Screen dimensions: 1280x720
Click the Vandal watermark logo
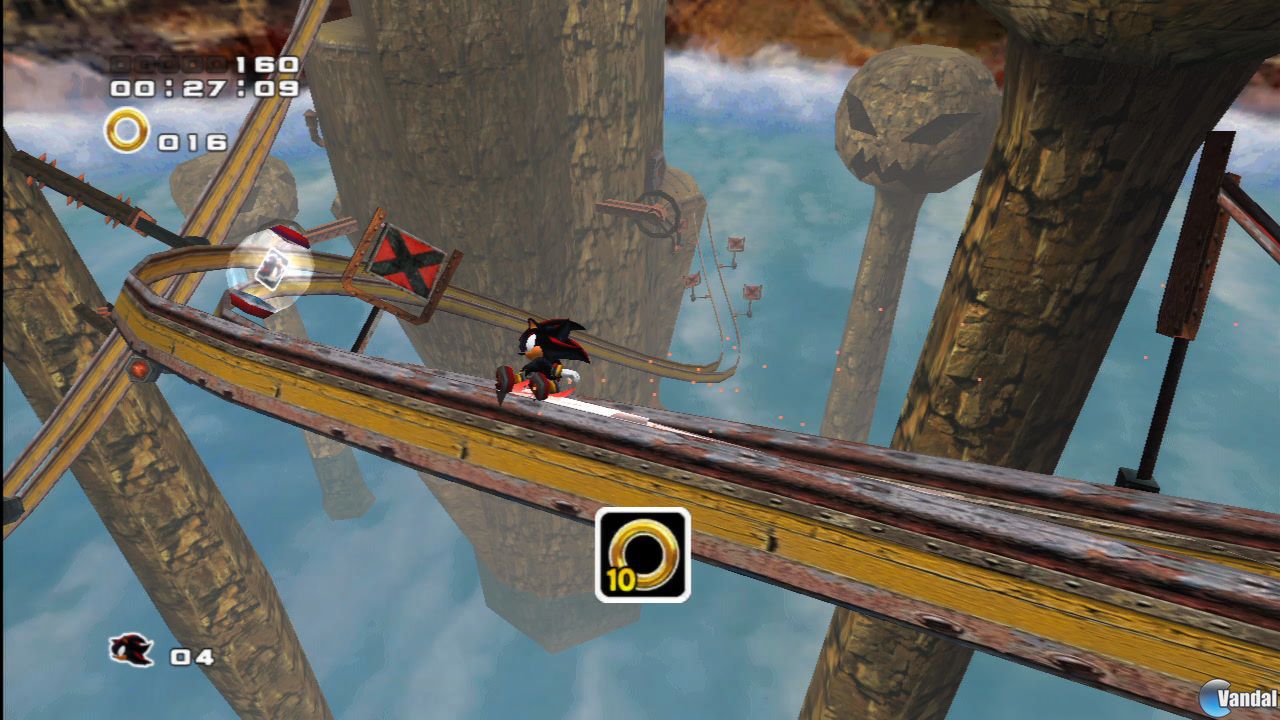coord(1237,700)
